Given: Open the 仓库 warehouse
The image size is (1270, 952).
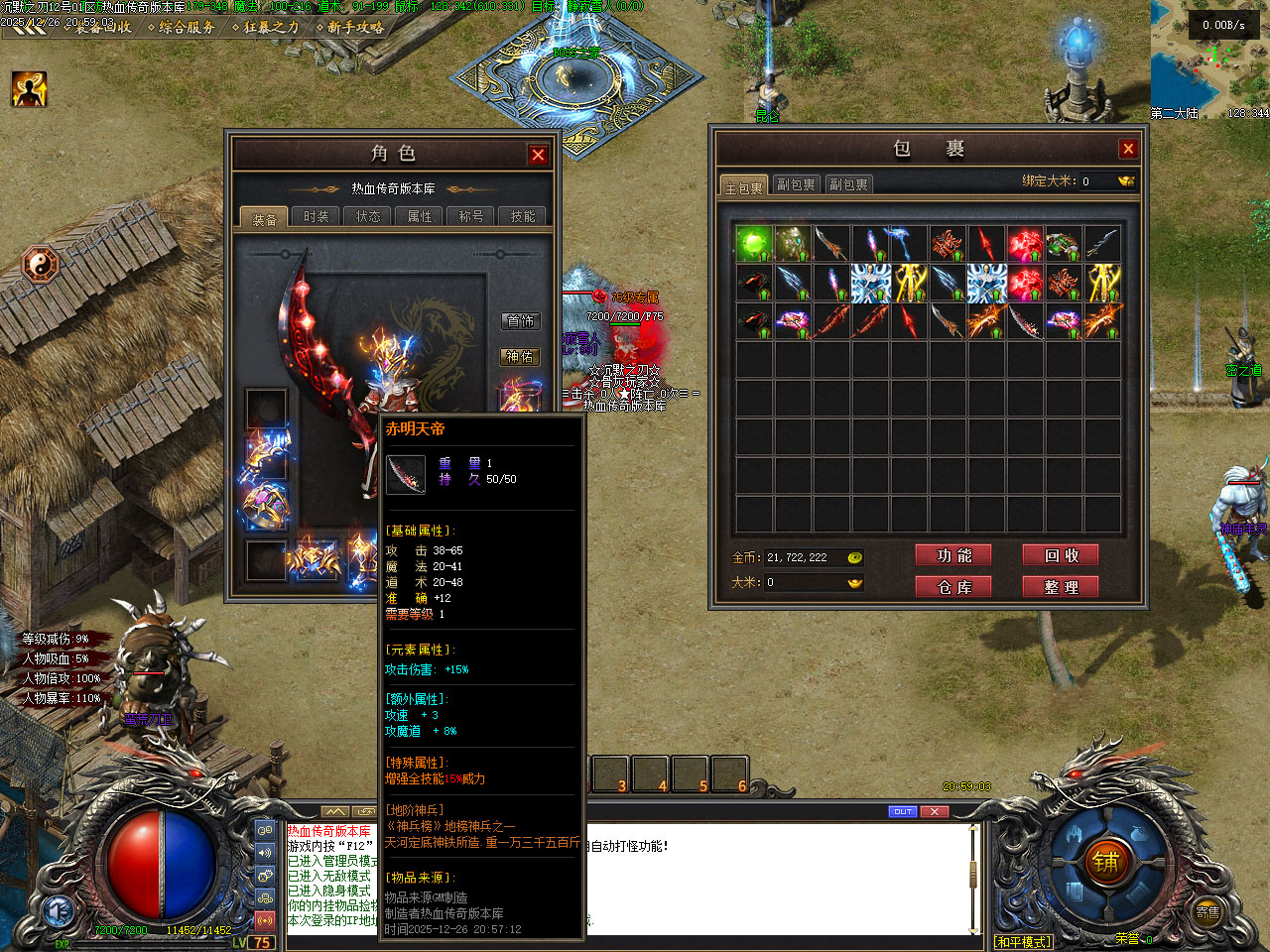Looking at the screenshot, I should 953,587.
